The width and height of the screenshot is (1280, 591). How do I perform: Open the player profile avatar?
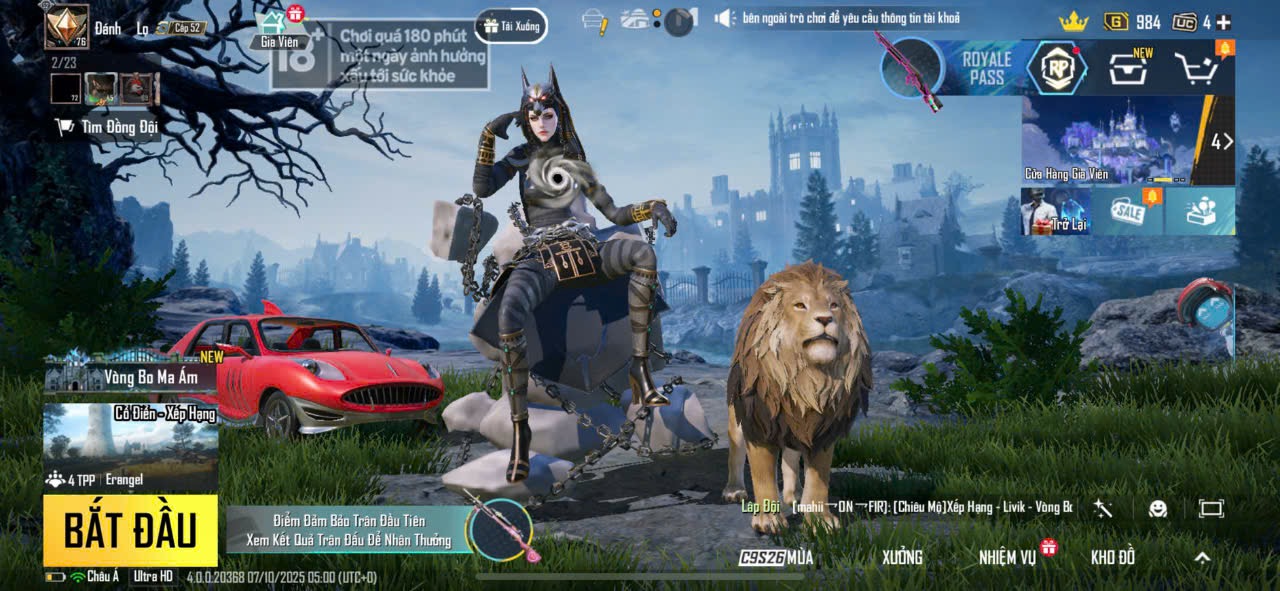(66, 26)
